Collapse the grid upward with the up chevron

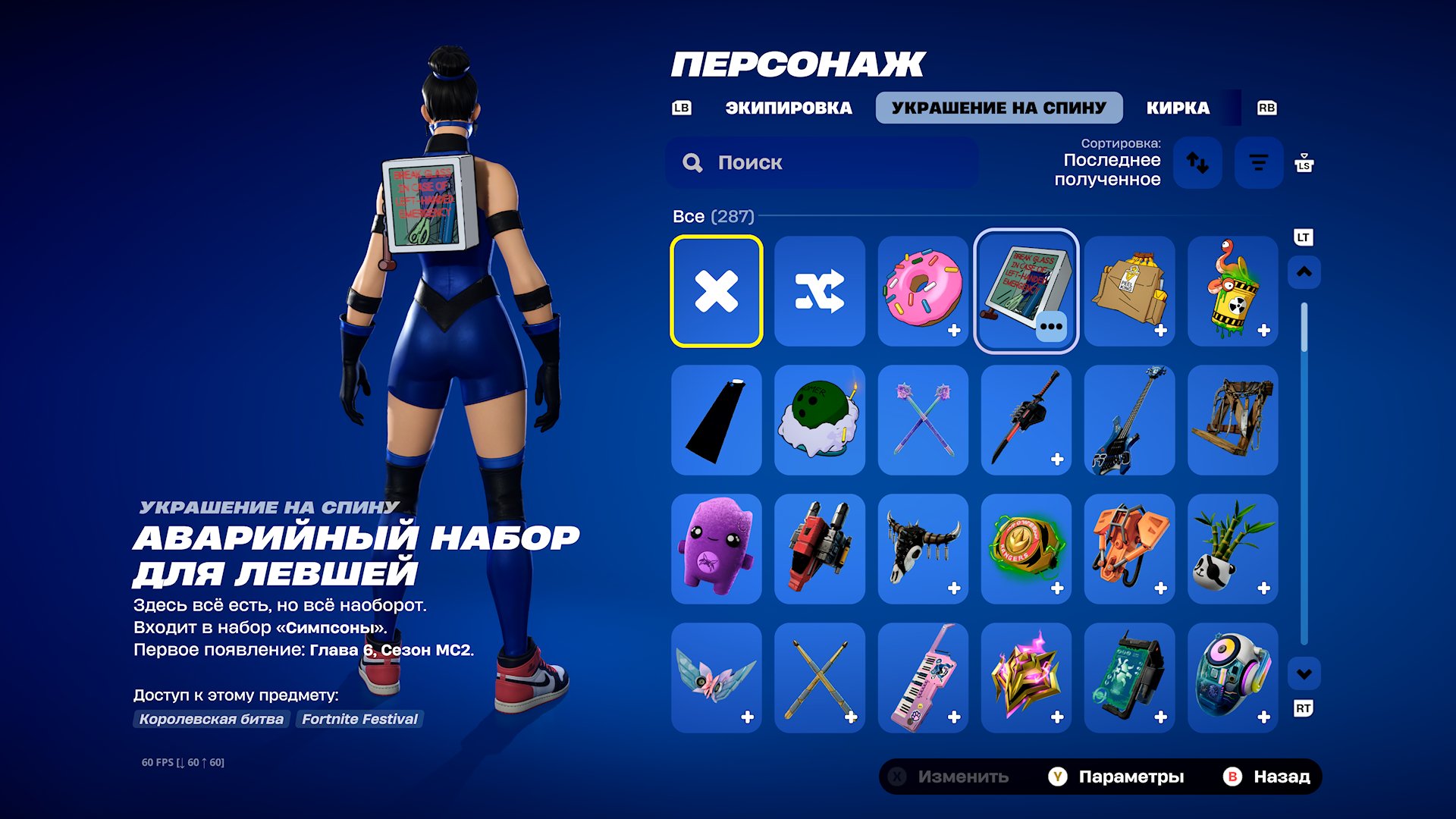(1305, 271)
